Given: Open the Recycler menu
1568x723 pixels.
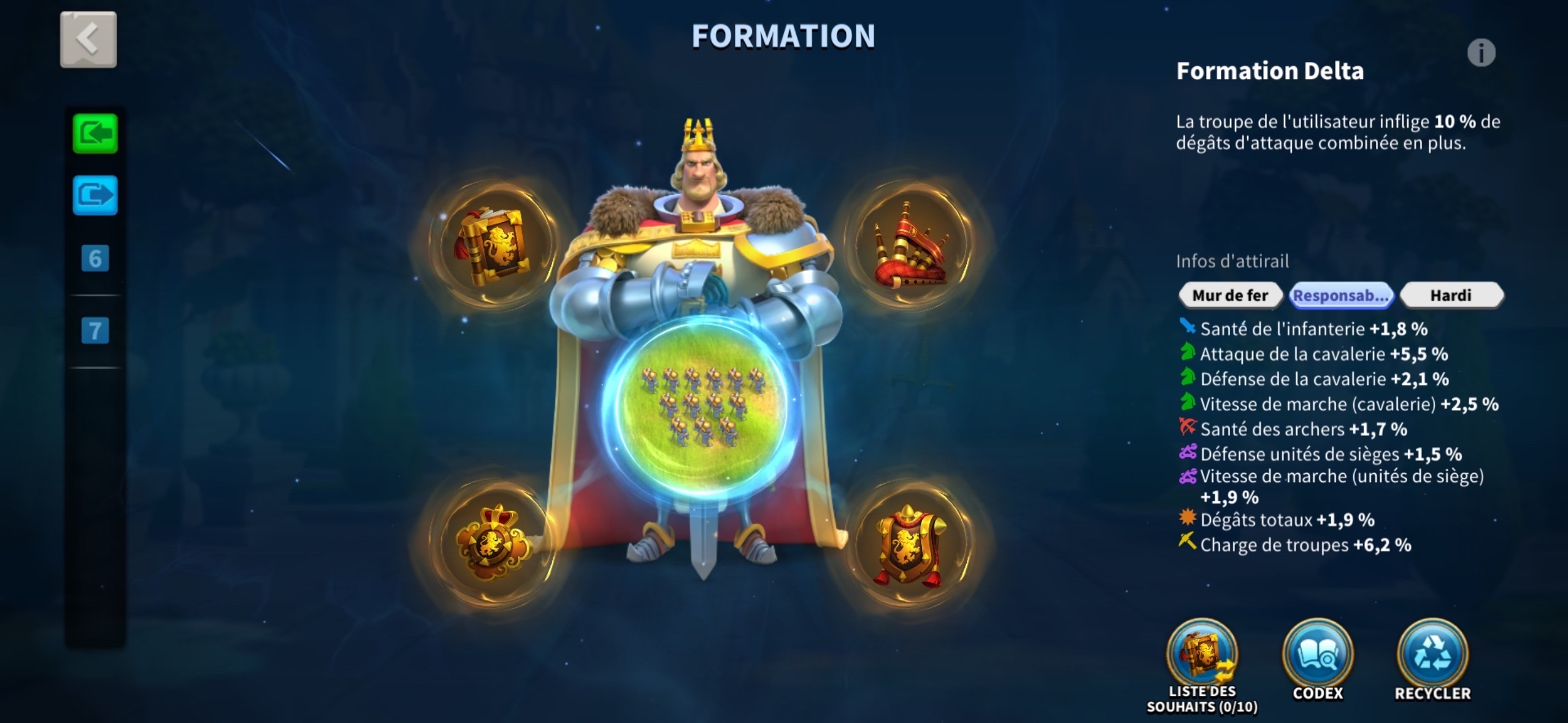Looking at the screenshot, I should point(1432,656).
